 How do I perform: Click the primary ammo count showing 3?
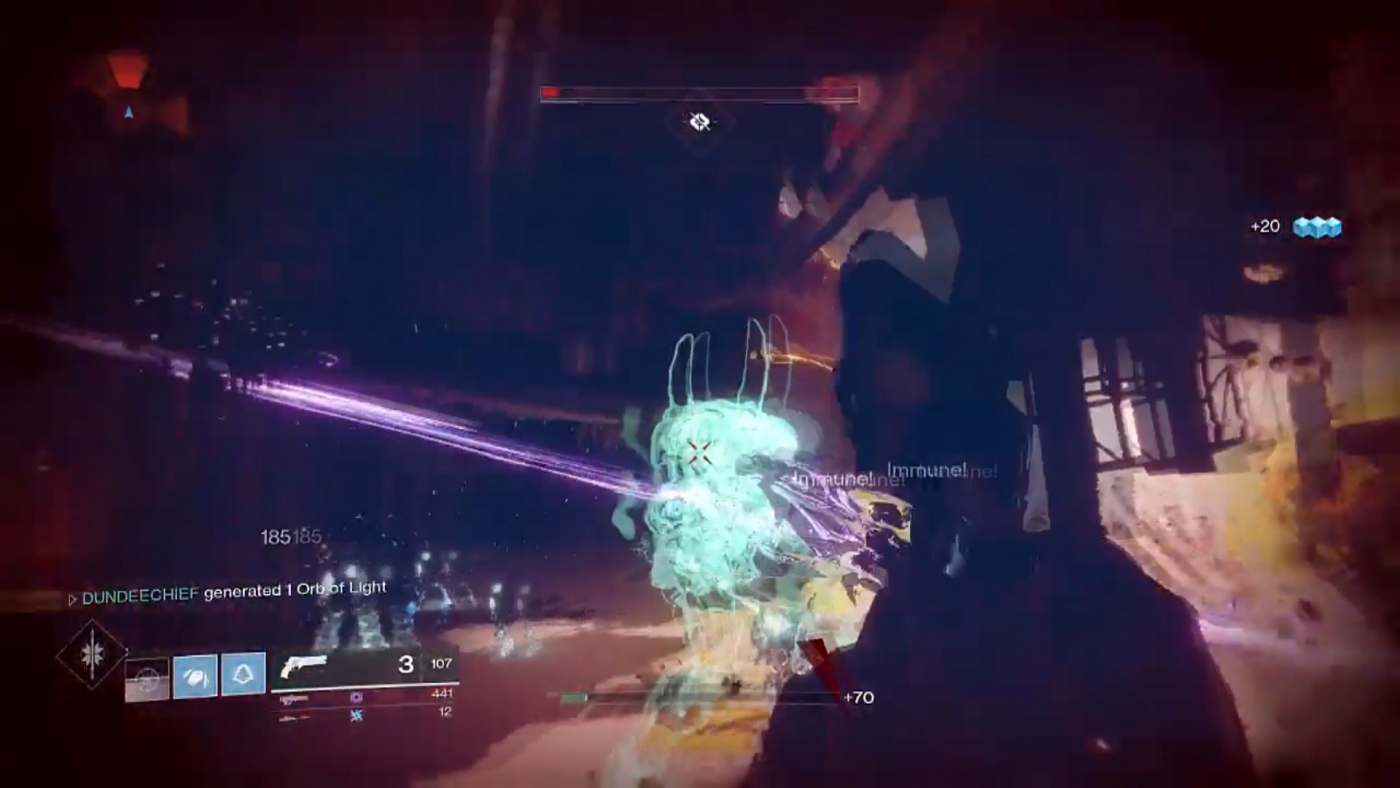point(403,660)
